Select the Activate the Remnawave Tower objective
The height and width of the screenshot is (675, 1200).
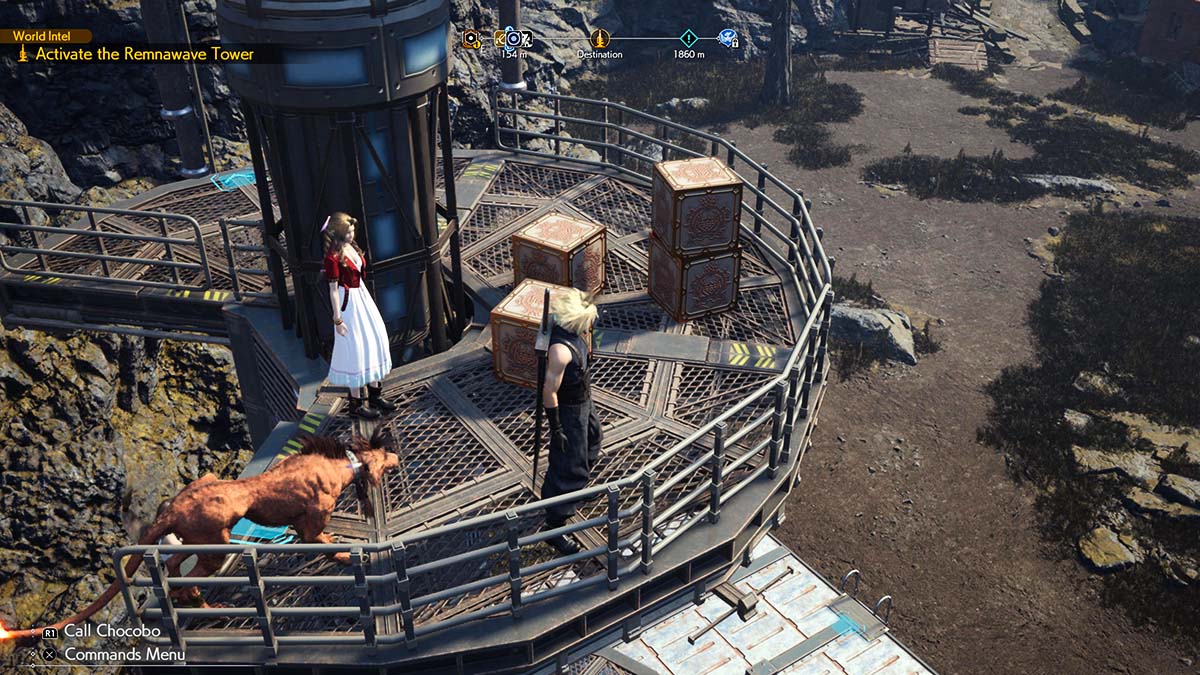coord(144,54)
